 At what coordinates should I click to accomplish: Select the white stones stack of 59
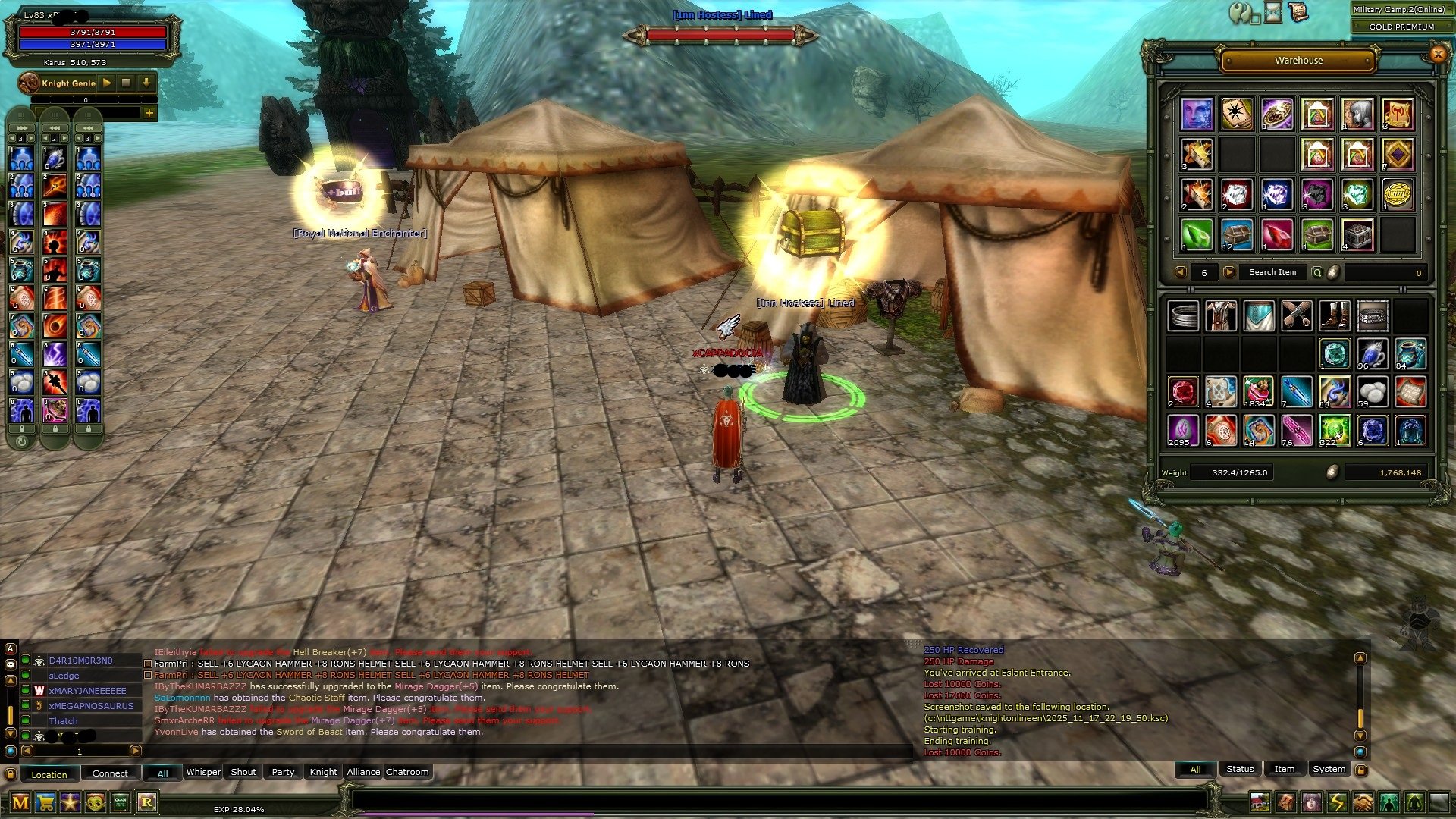[1373, 393]
